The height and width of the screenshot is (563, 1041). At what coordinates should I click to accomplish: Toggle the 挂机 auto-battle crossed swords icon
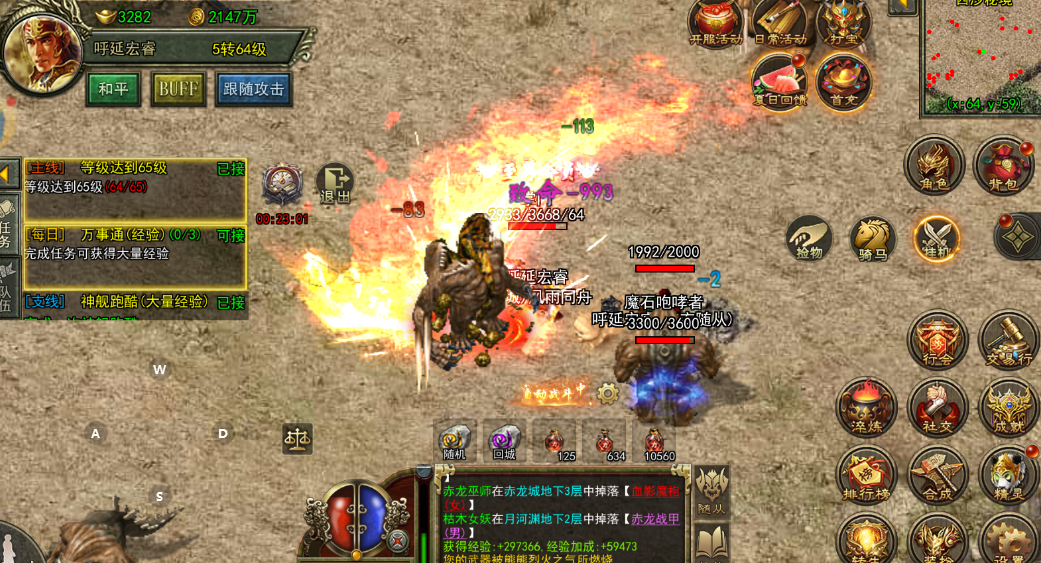pyautogui.click(x=937, y=238)
